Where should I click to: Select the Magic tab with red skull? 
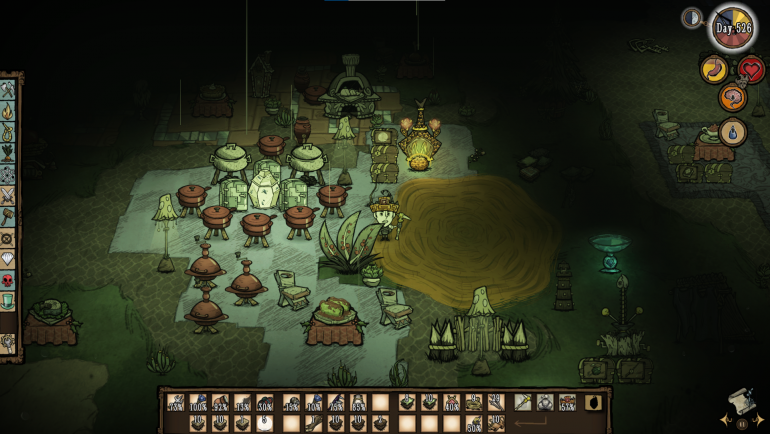click(8, 279)
